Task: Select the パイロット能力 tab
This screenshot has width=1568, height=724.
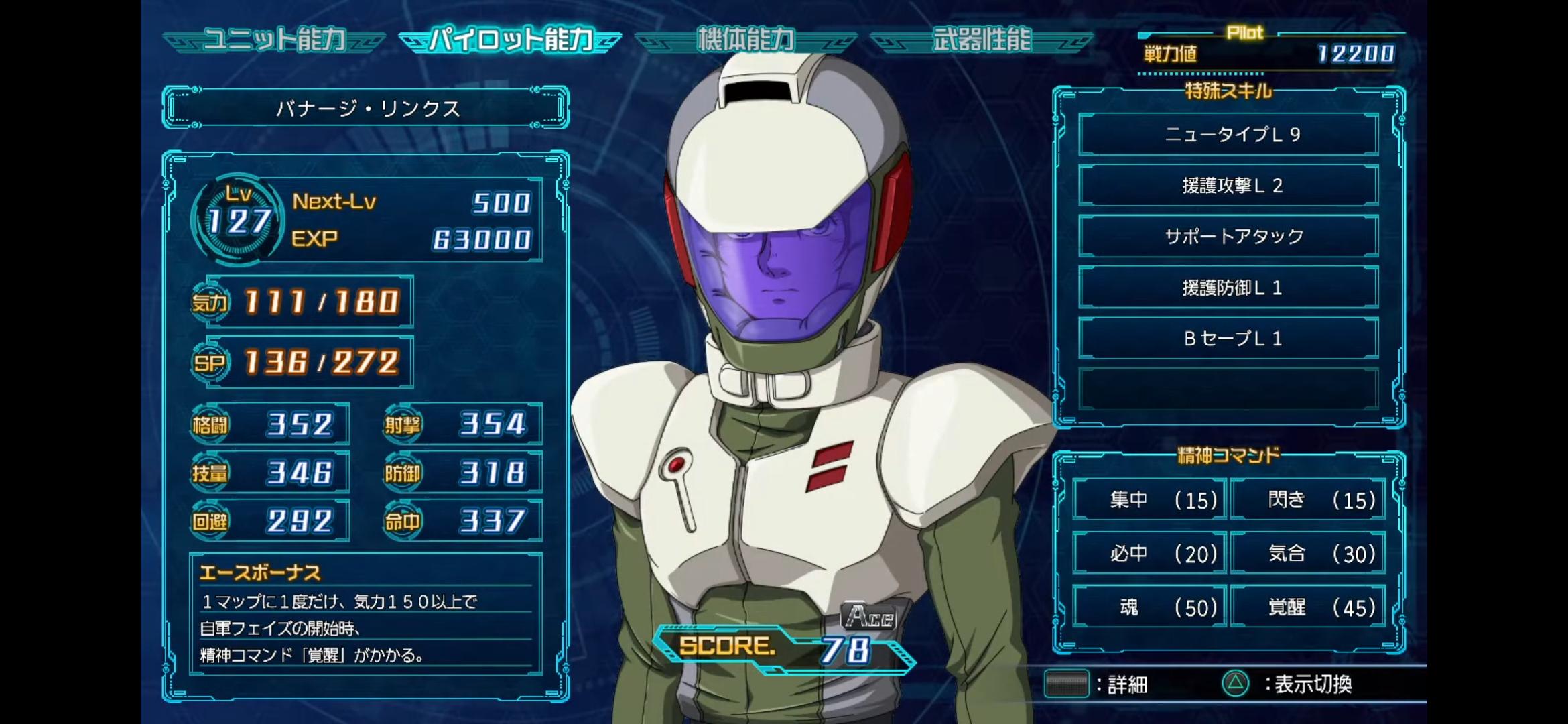Action: [511, 40]
